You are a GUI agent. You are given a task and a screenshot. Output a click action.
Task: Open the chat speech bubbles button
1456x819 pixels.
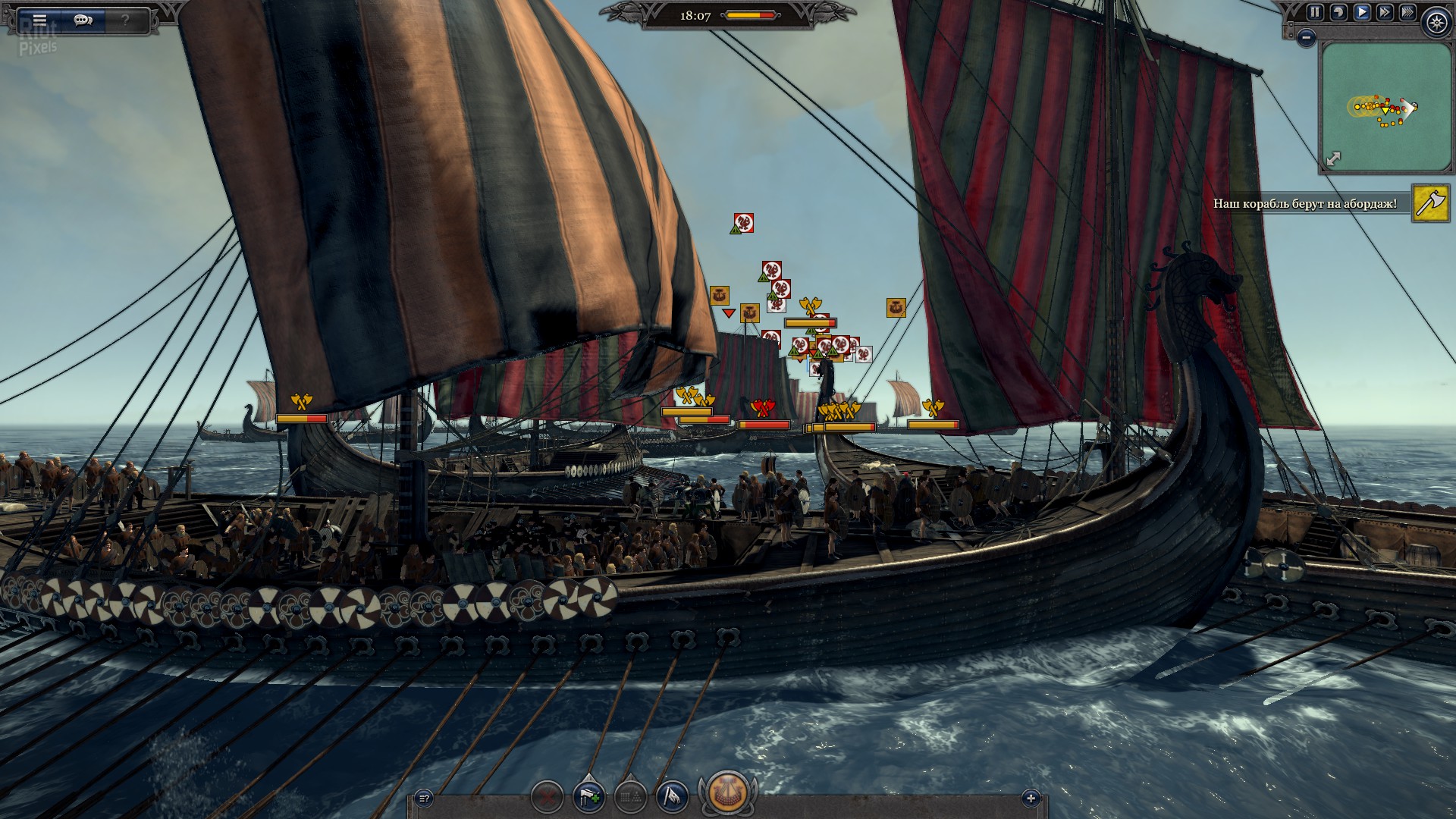tap(83, 20)
